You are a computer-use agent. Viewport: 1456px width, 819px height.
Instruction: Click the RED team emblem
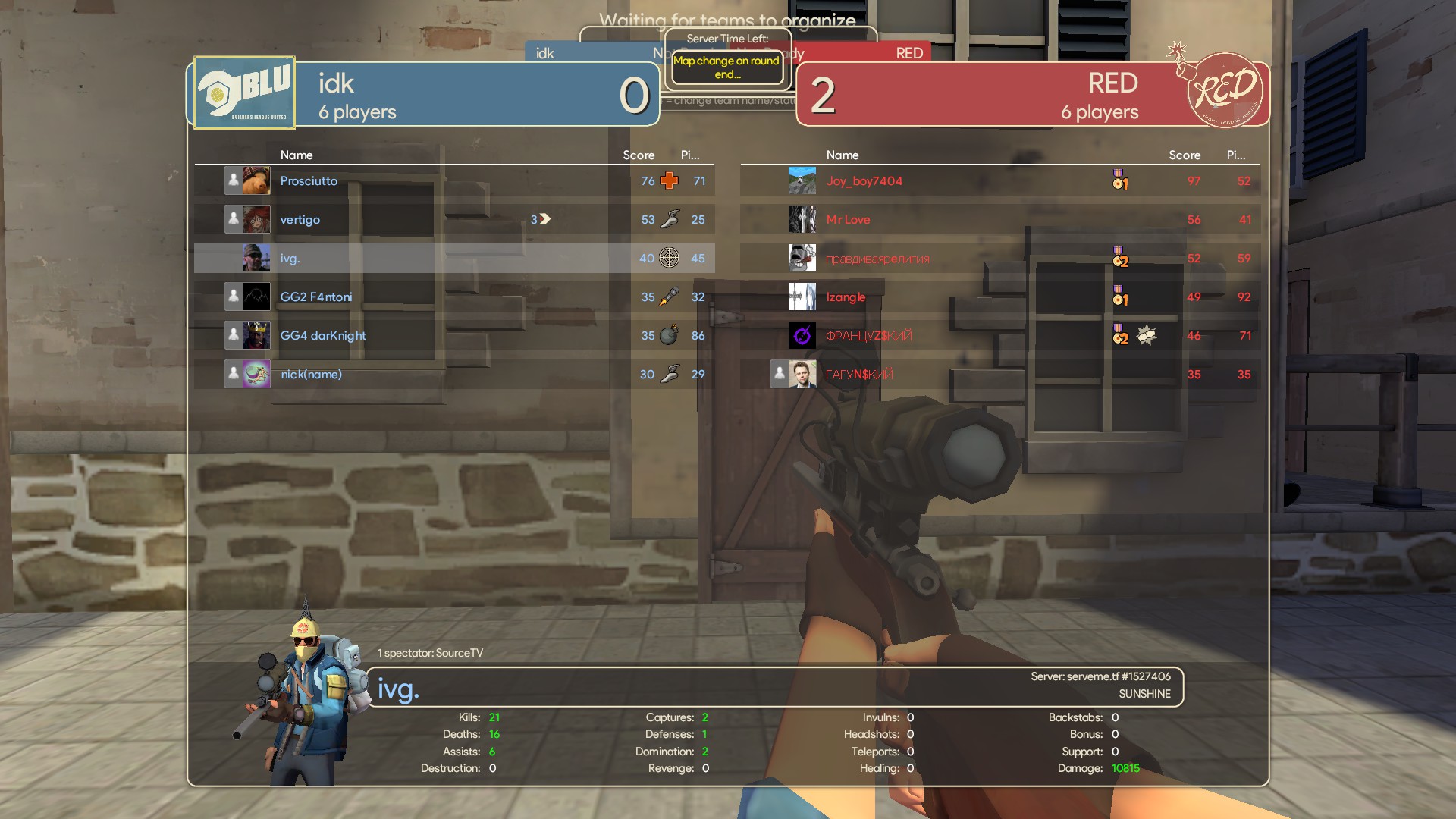coord(1225,90)
